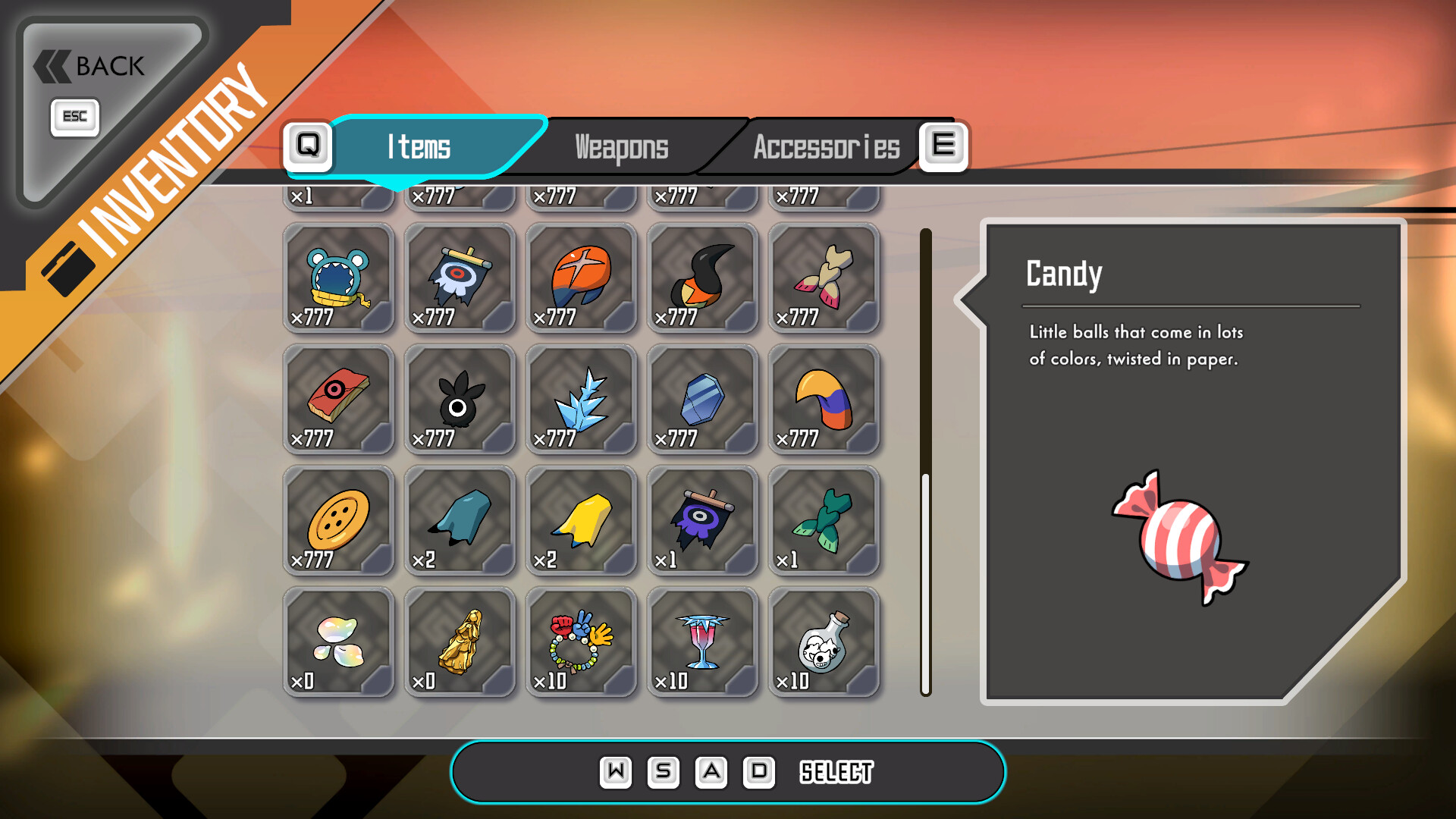Select the blue frog-mouth pouch item

(x=338, y=278)
